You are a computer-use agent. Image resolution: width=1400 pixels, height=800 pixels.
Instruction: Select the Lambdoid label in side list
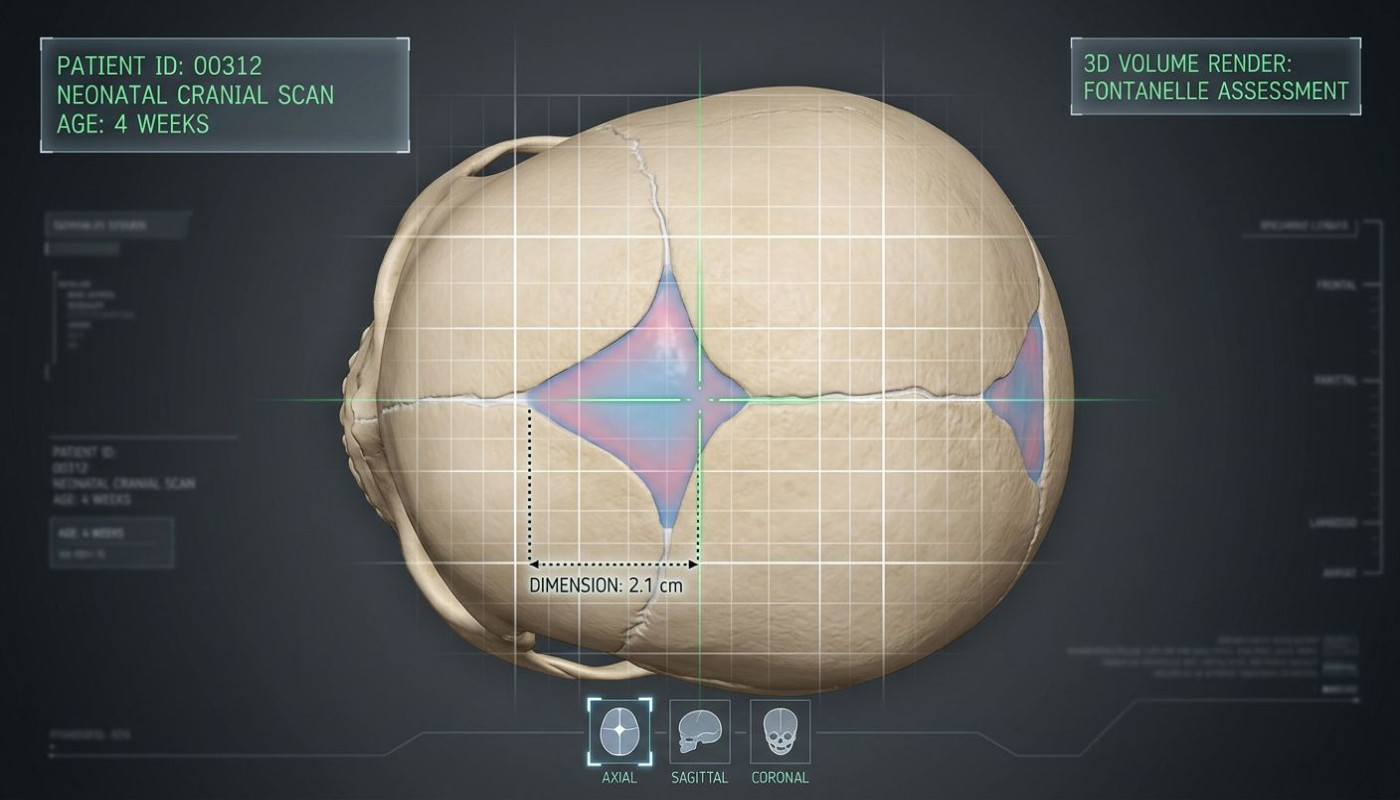[x=1332, y=523]
